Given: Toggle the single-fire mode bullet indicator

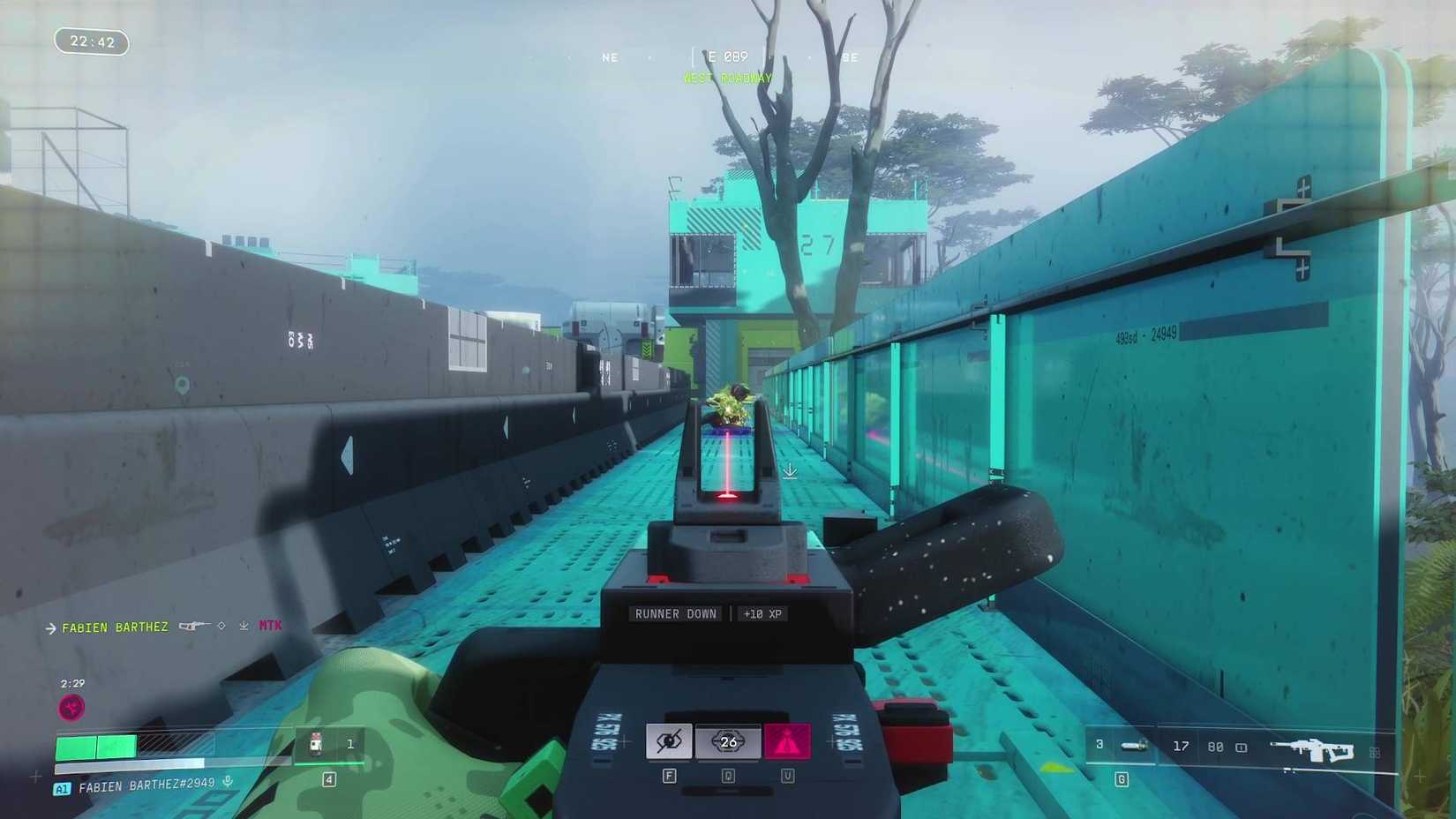Looking at the screenshot, I should click(x=1241, y=748).
